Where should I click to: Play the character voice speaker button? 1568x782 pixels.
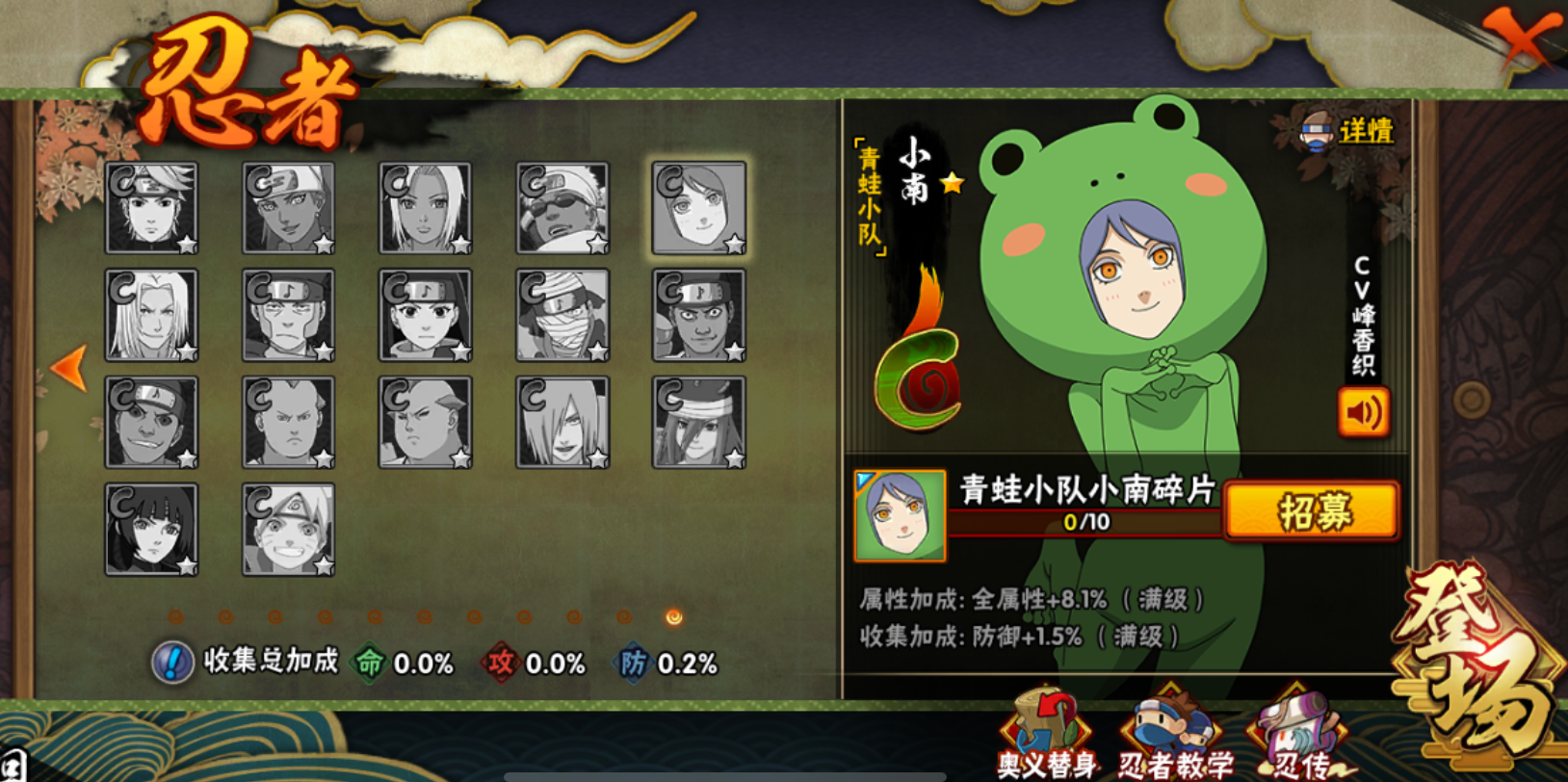coord(1363,413)
